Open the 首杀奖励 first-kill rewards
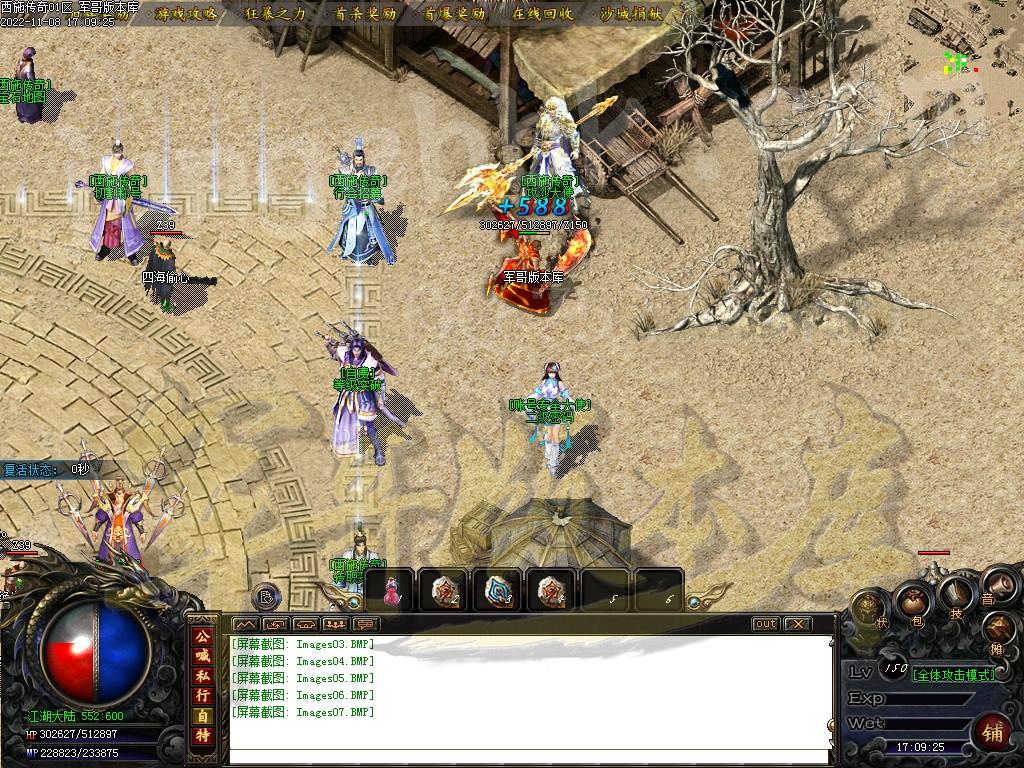This screenshot has height=768, width=1024. coord(365,14)
